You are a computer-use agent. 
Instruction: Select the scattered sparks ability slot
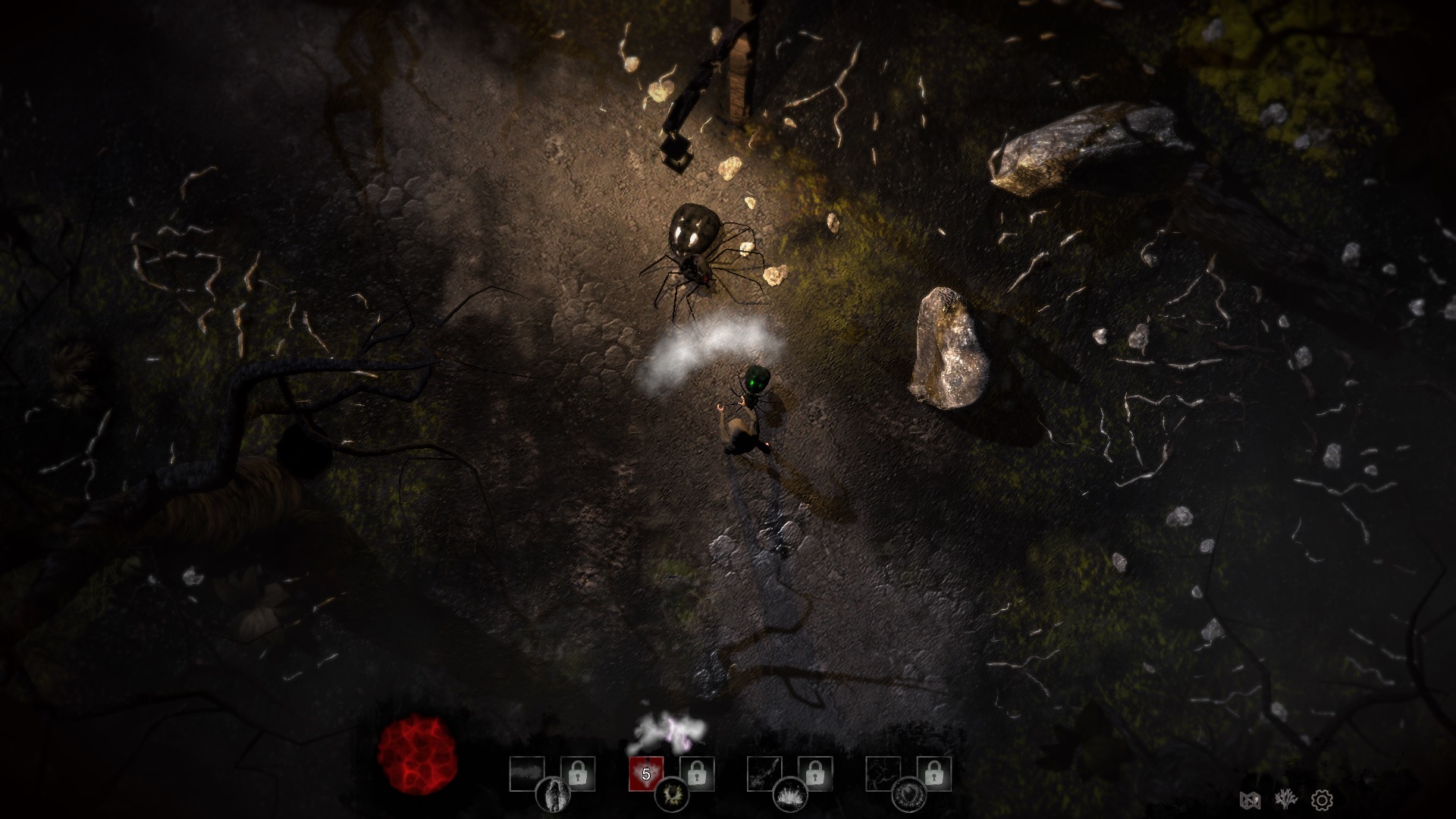click(x=764, y=773)
